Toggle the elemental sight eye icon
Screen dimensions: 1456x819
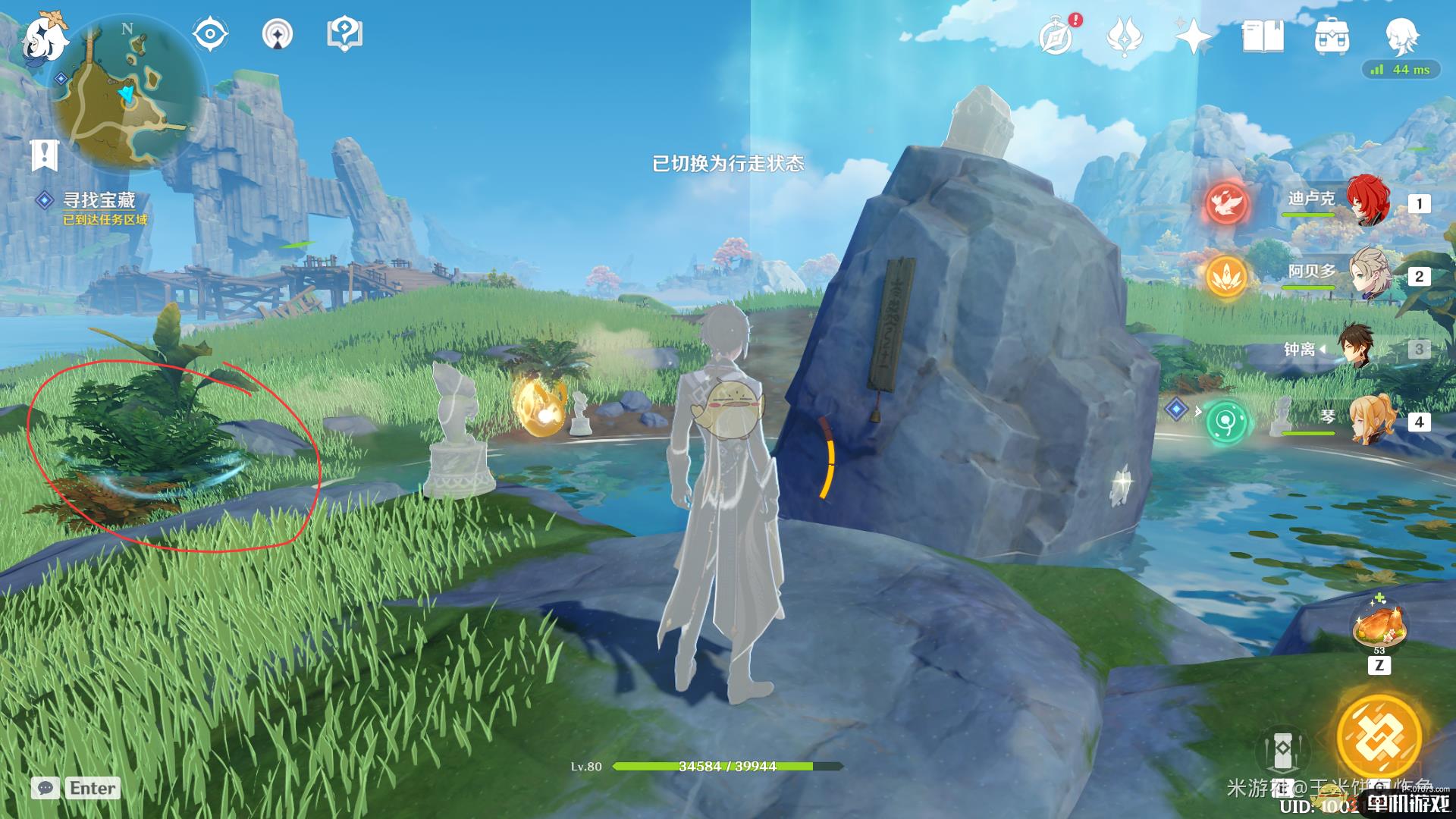(x=210, y=34)
